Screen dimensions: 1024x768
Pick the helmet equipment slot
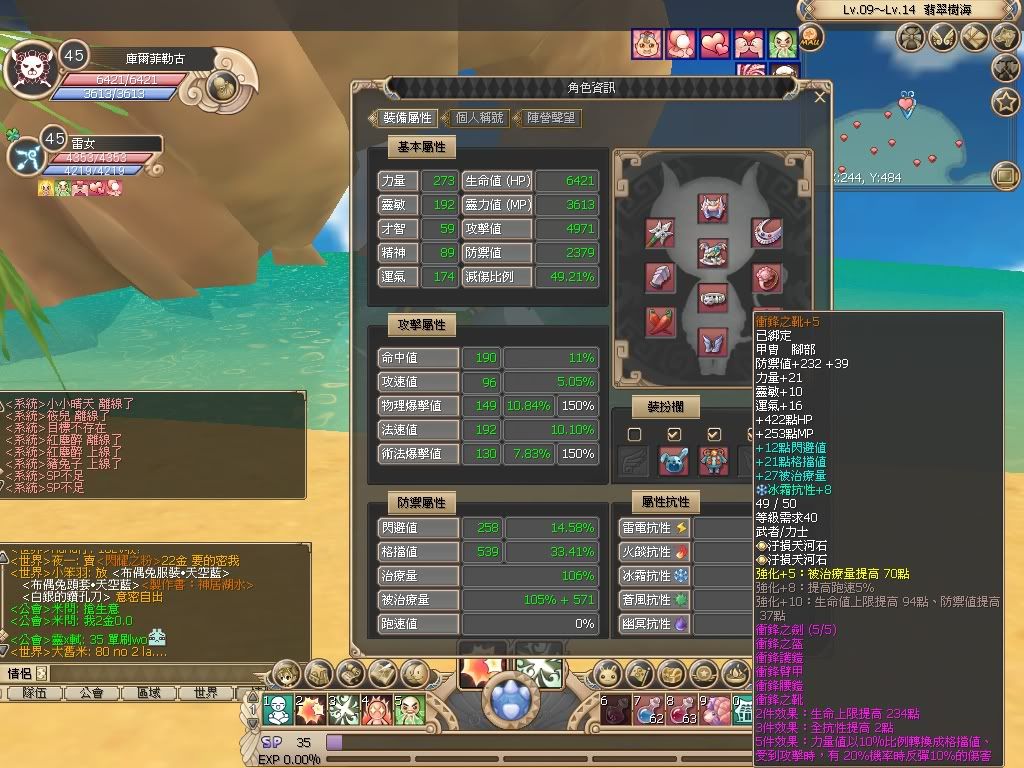(713, 207)
